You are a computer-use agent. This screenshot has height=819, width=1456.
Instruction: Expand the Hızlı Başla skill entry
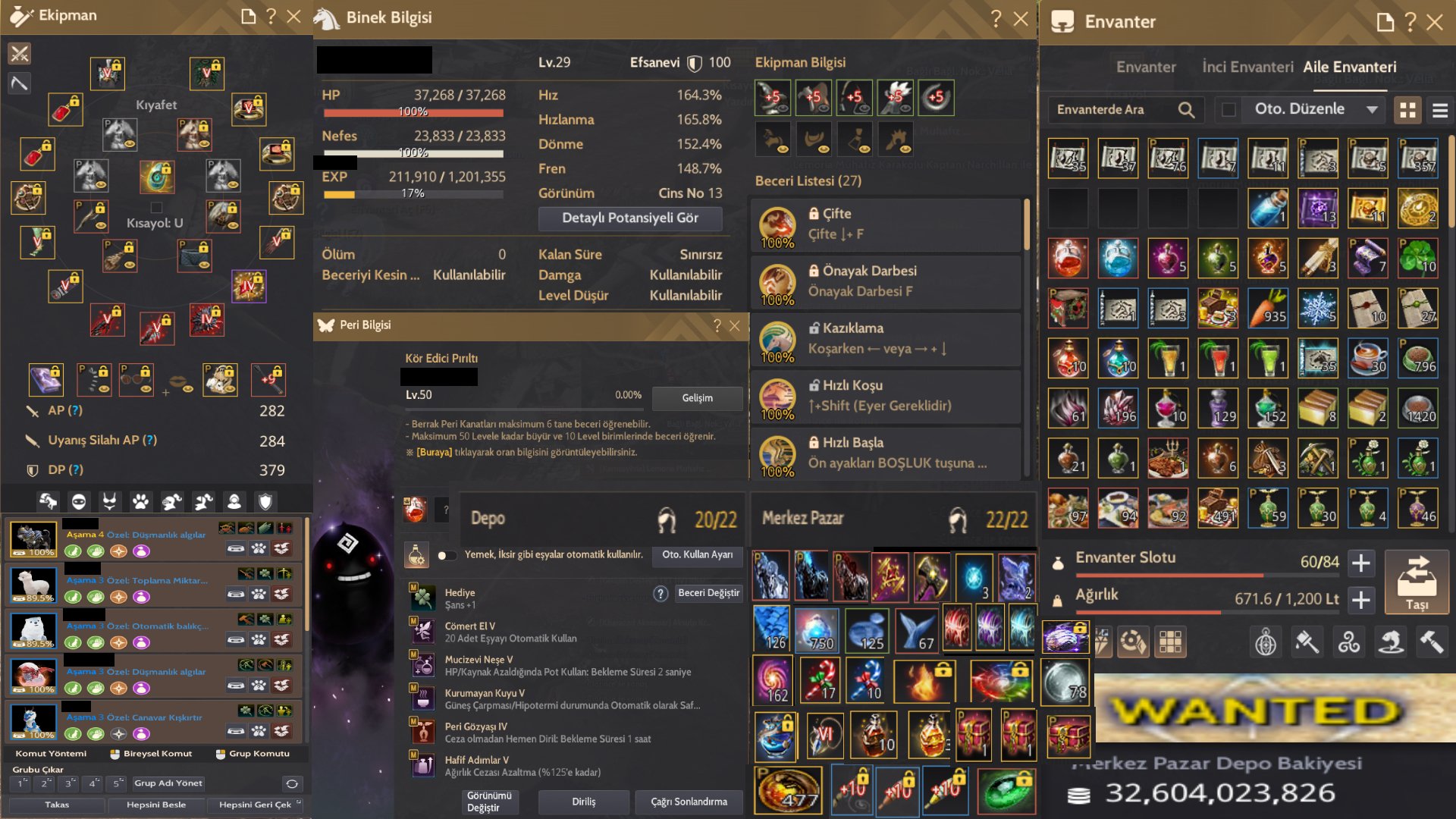[883, 453]
